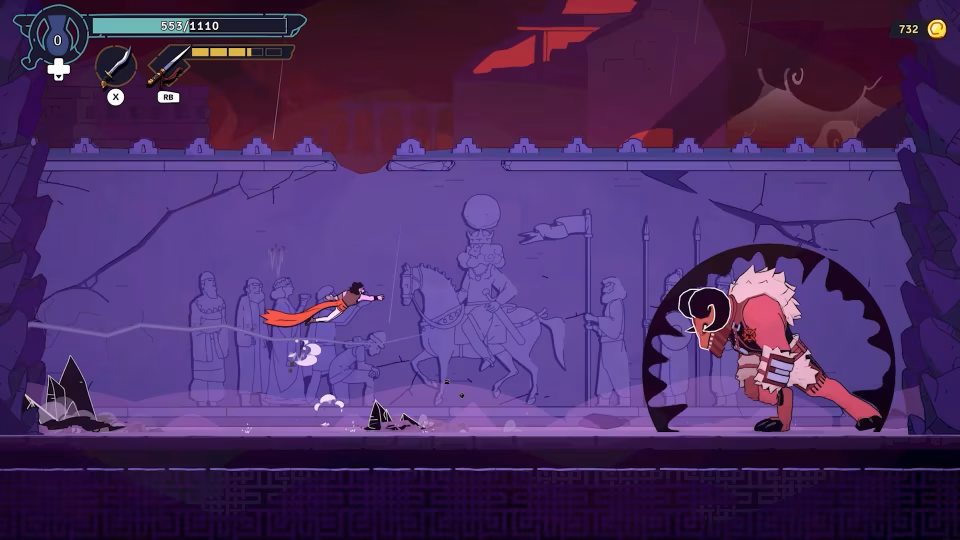Select the healing flask icon
The image size is (960, 540).
coord(57,39)
